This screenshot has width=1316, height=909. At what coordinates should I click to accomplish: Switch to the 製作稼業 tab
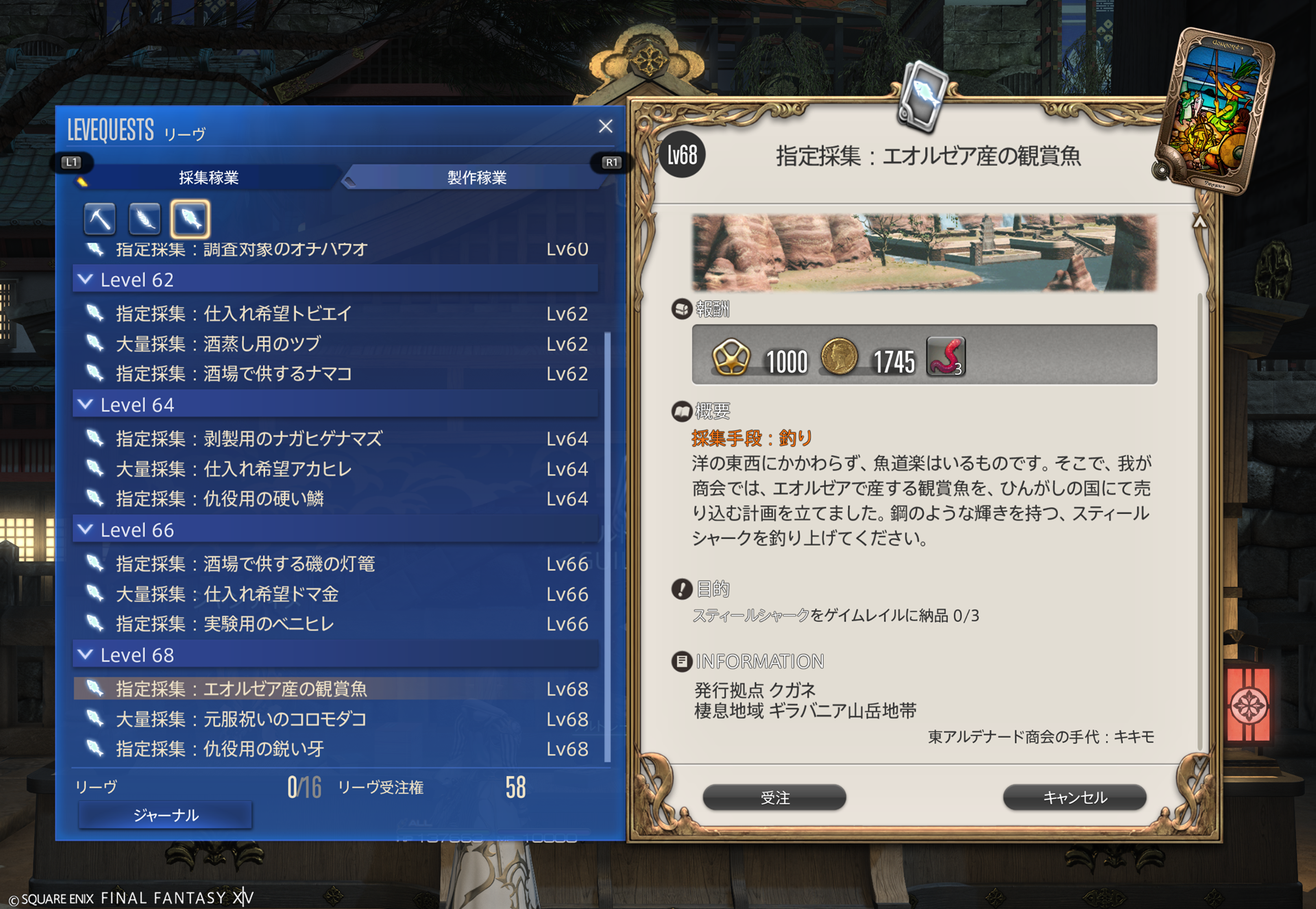476,178
